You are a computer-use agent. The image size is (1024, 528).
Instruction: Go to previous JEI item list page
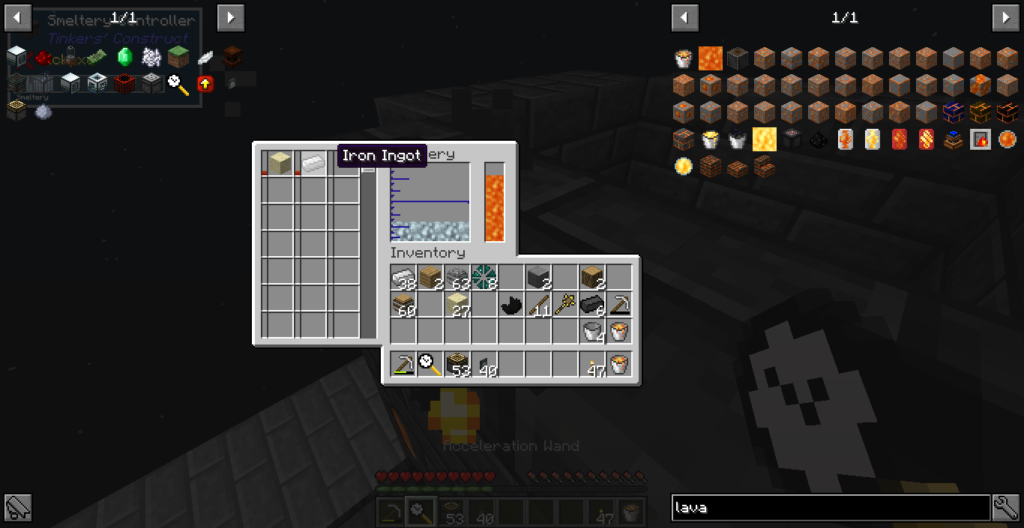(x=685, y=18)
